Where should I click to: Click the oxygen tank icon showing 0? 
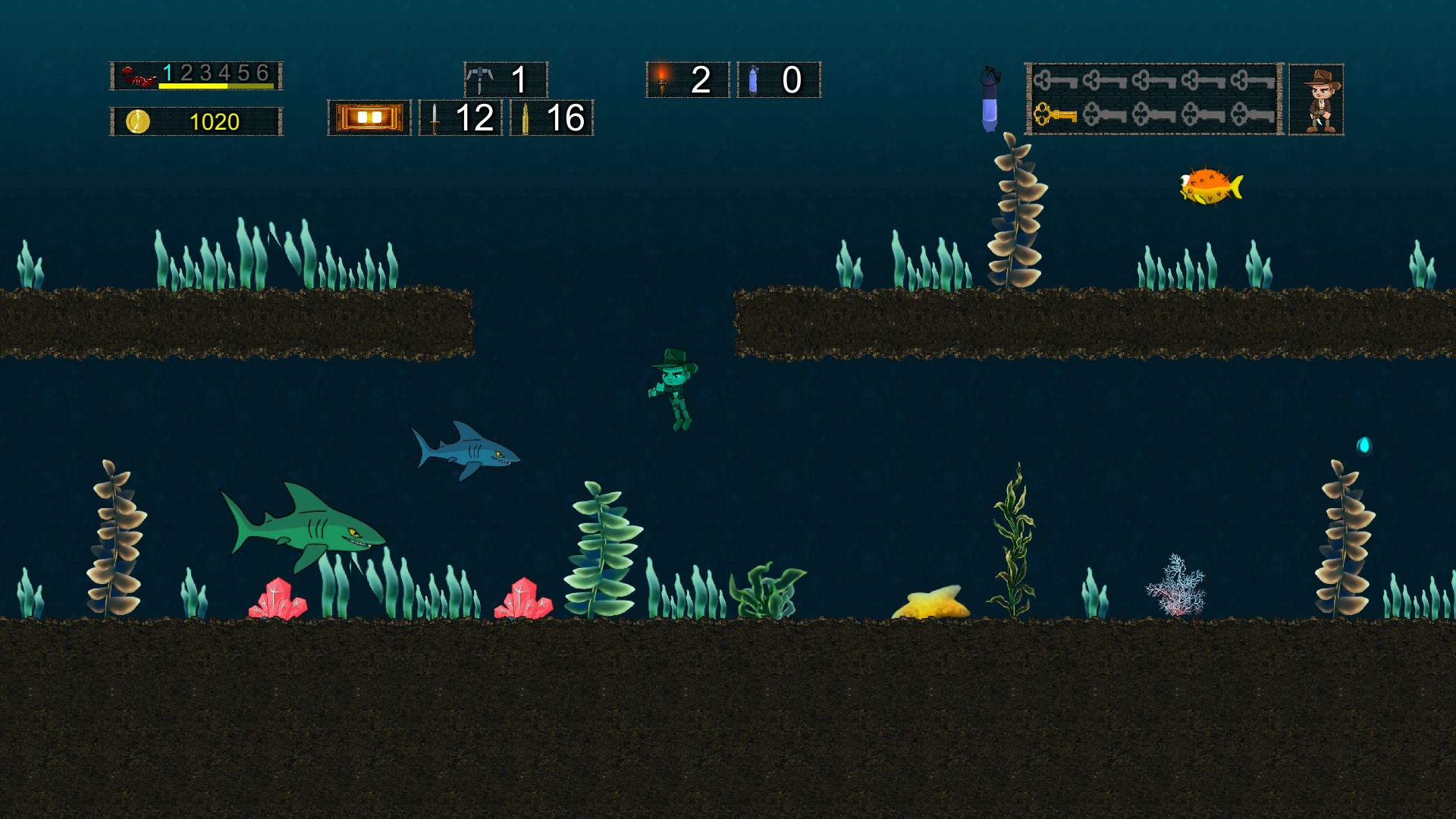coord(753,78)
